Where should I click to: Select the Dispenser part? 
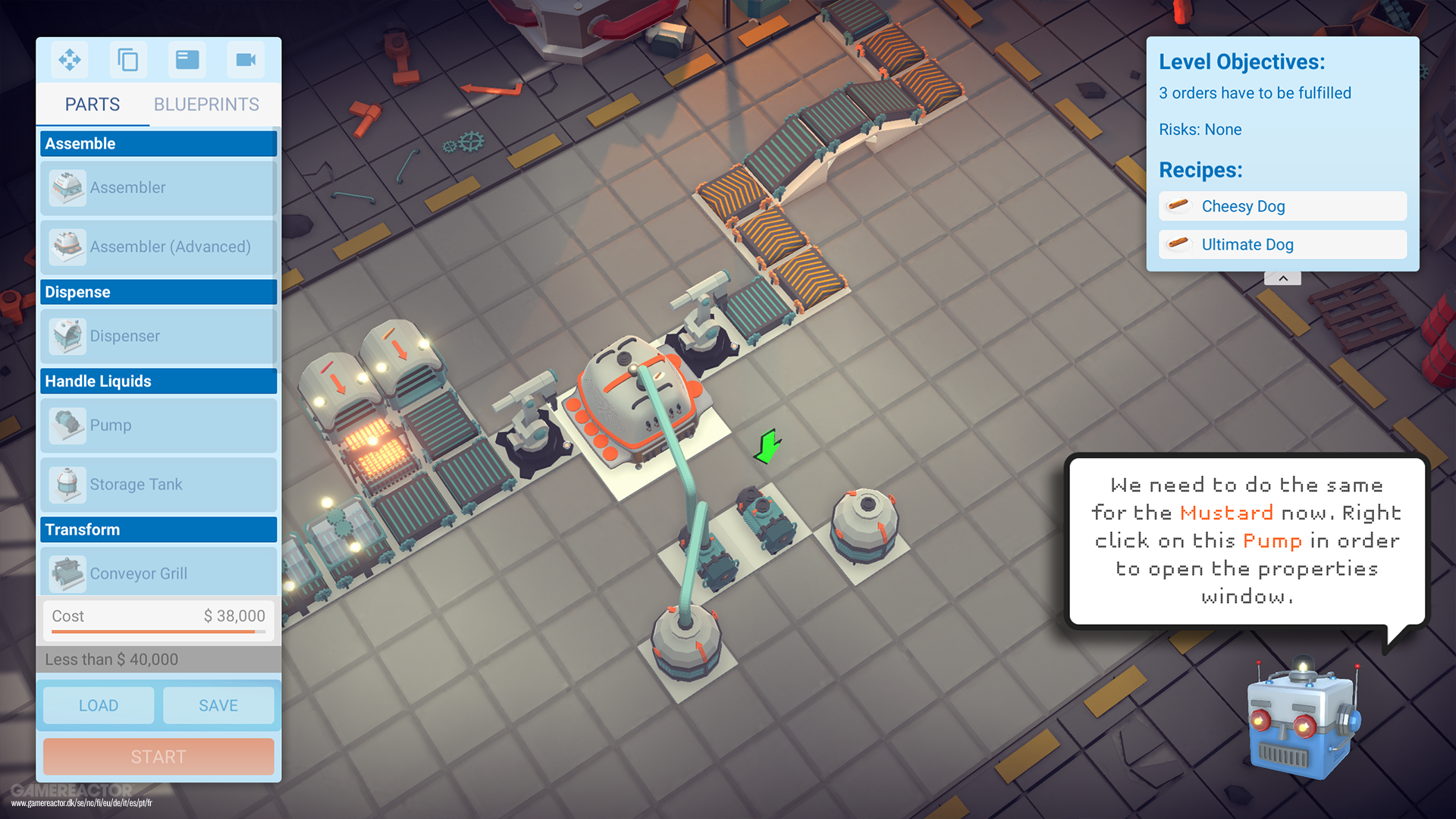[x=158, y=336]
